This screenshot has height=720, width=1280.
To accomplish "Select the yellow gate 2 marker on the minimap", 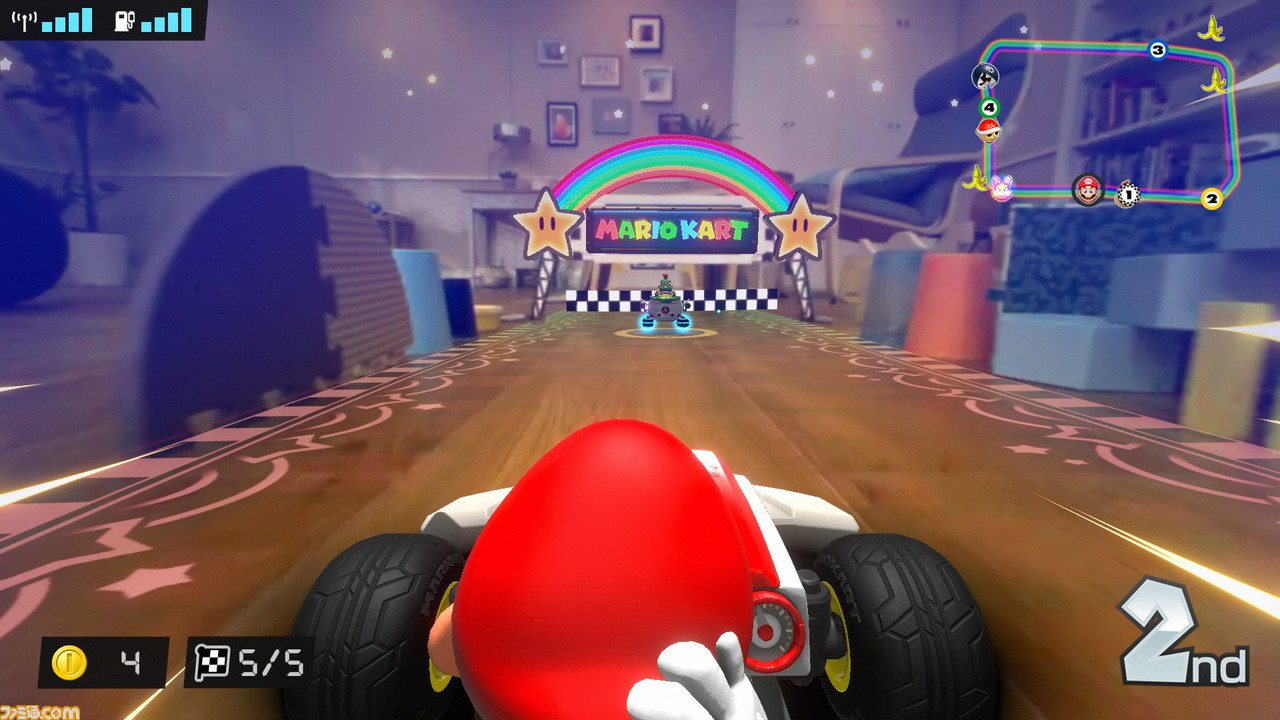I will 1211,199.
